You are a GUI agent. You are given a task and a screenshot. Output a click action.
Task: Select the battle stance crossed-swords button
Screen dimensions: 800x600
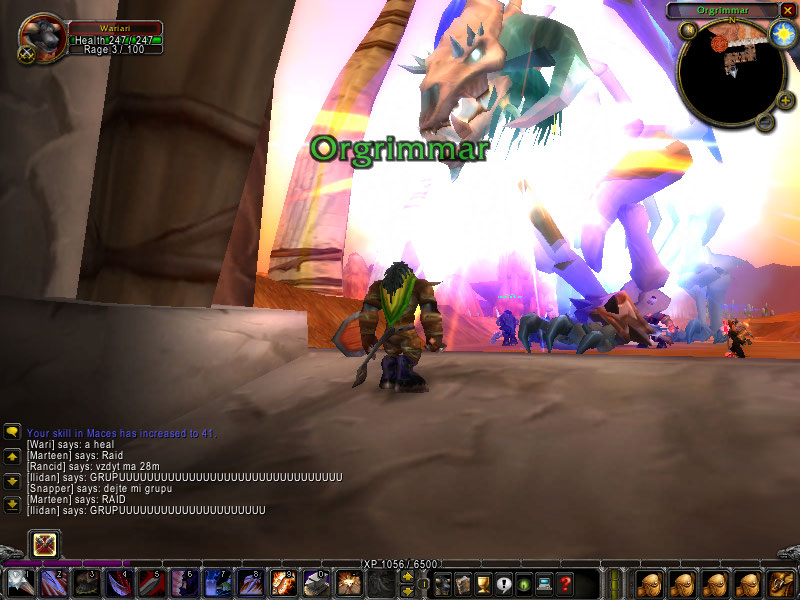[x=45, y=544]
